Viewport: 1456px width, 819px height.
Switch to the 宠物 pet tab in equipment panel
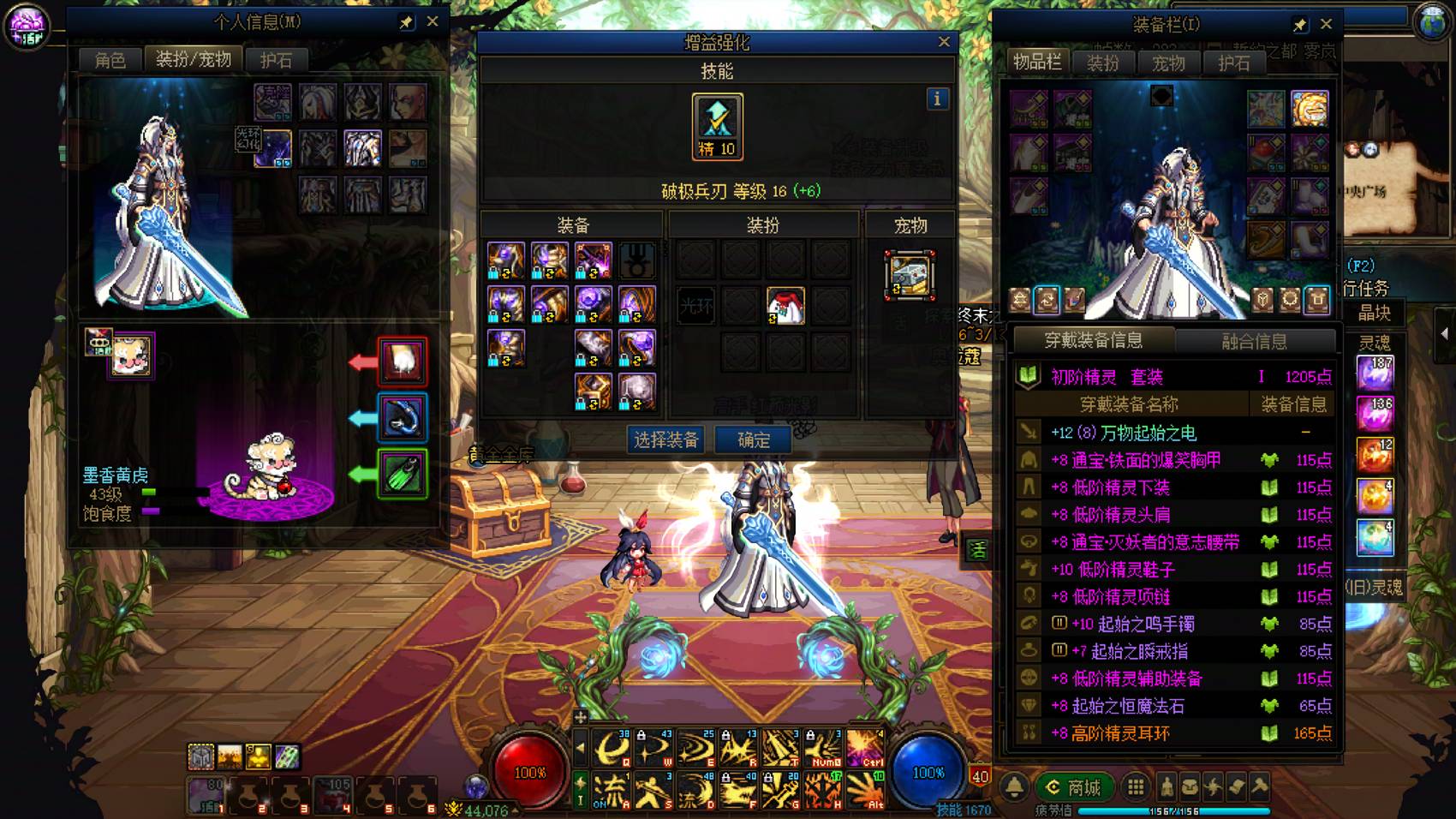click(x=1168, y=63)
